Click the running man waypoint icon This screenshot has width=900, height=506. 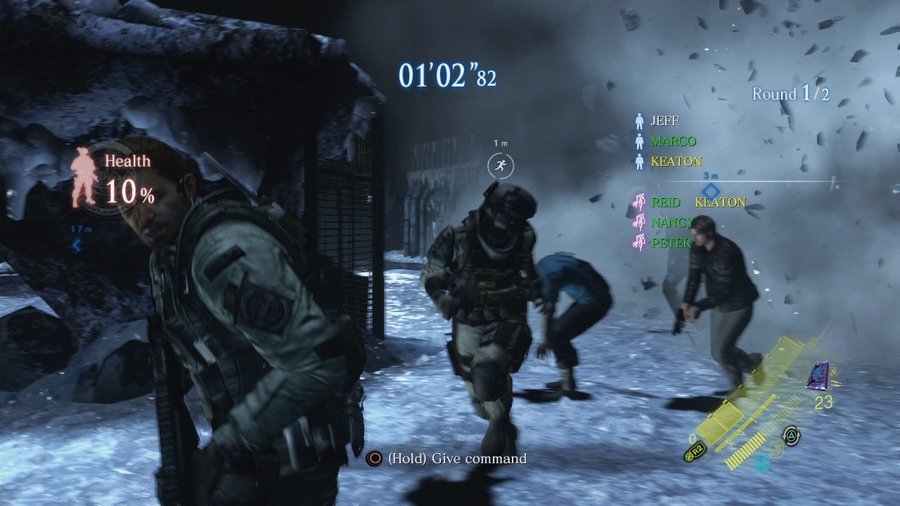499,166
